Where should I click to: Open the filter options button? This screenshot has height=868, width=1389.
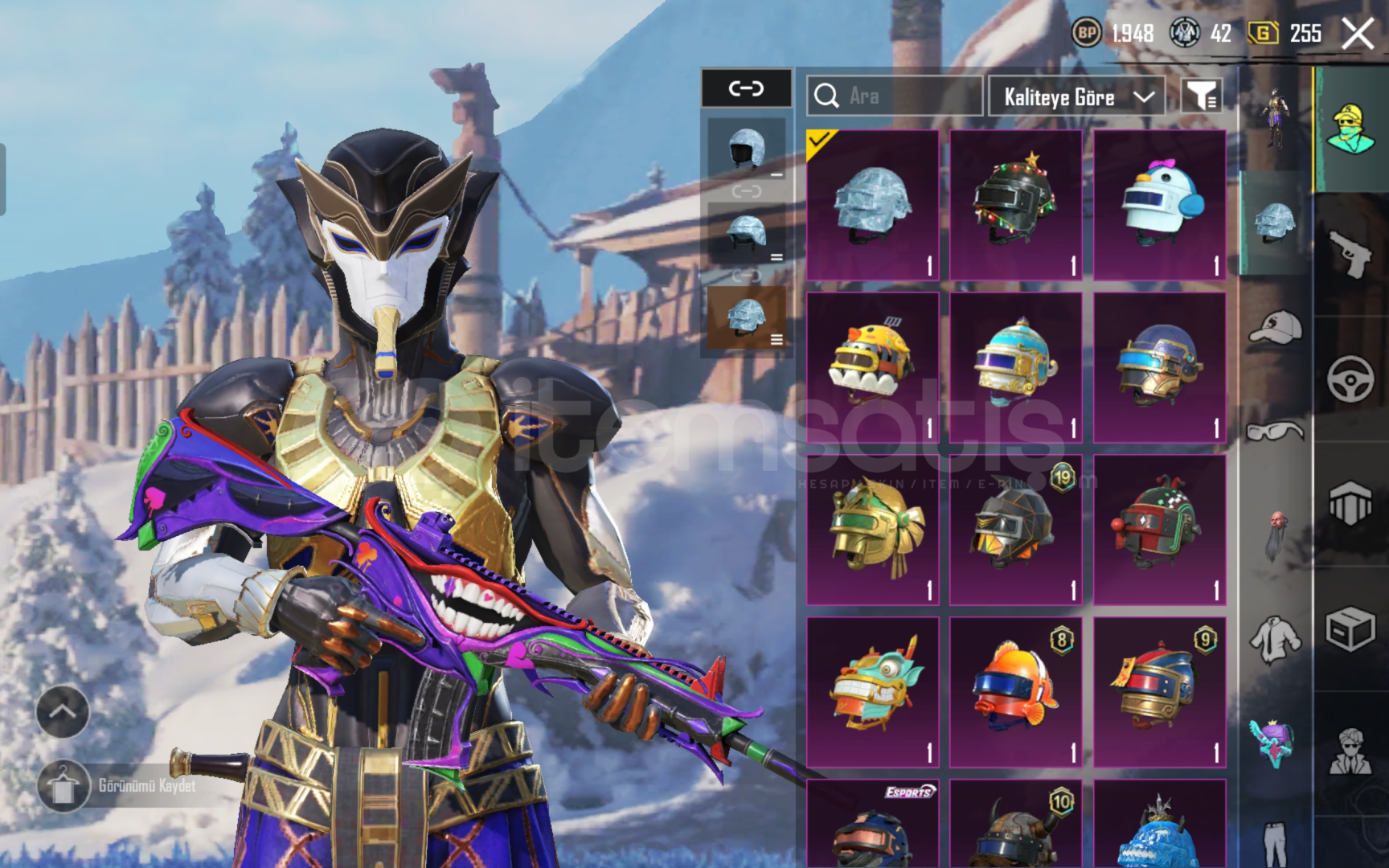(x=1202, y=96)
